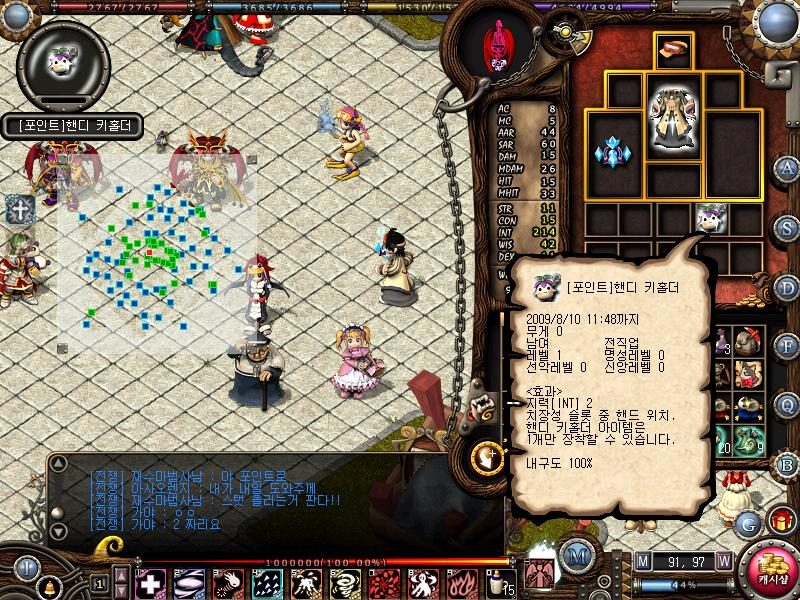Viewport: 800px width, 600px height.
Task: Click the round Q side button
Action: click(x=787, y=405)
